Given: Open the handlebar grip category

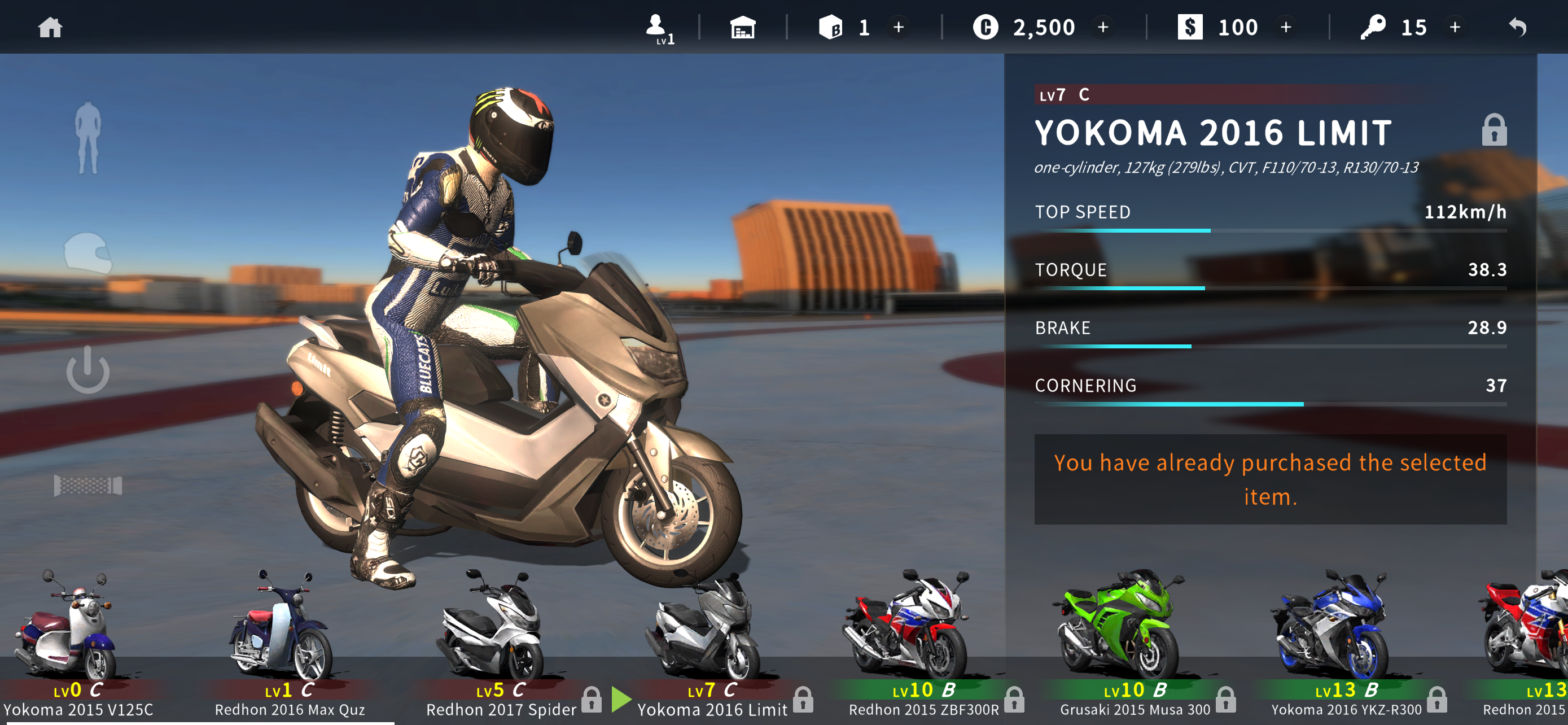Looking at the screenshot, I should [x=88, y=485].
